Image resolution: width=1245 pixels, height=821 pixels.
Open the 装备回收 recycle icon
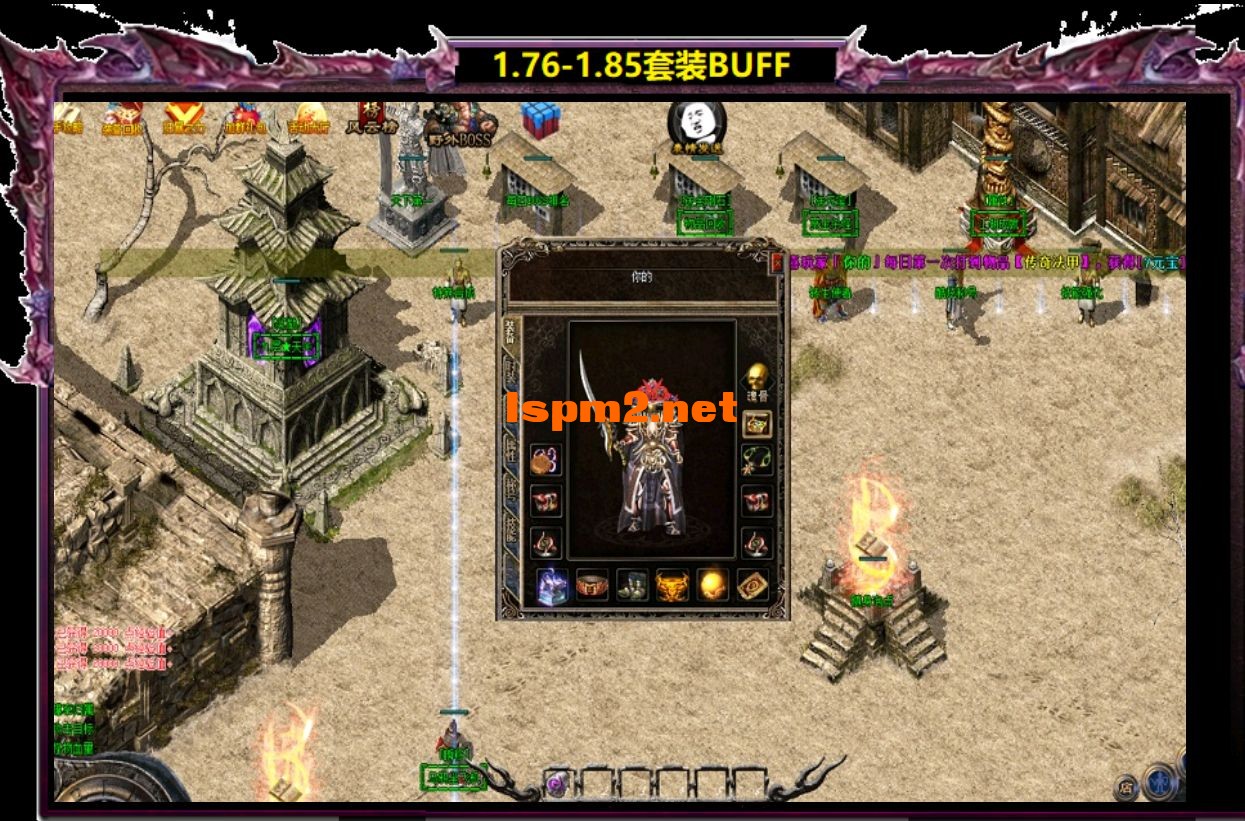pos(123,118)
